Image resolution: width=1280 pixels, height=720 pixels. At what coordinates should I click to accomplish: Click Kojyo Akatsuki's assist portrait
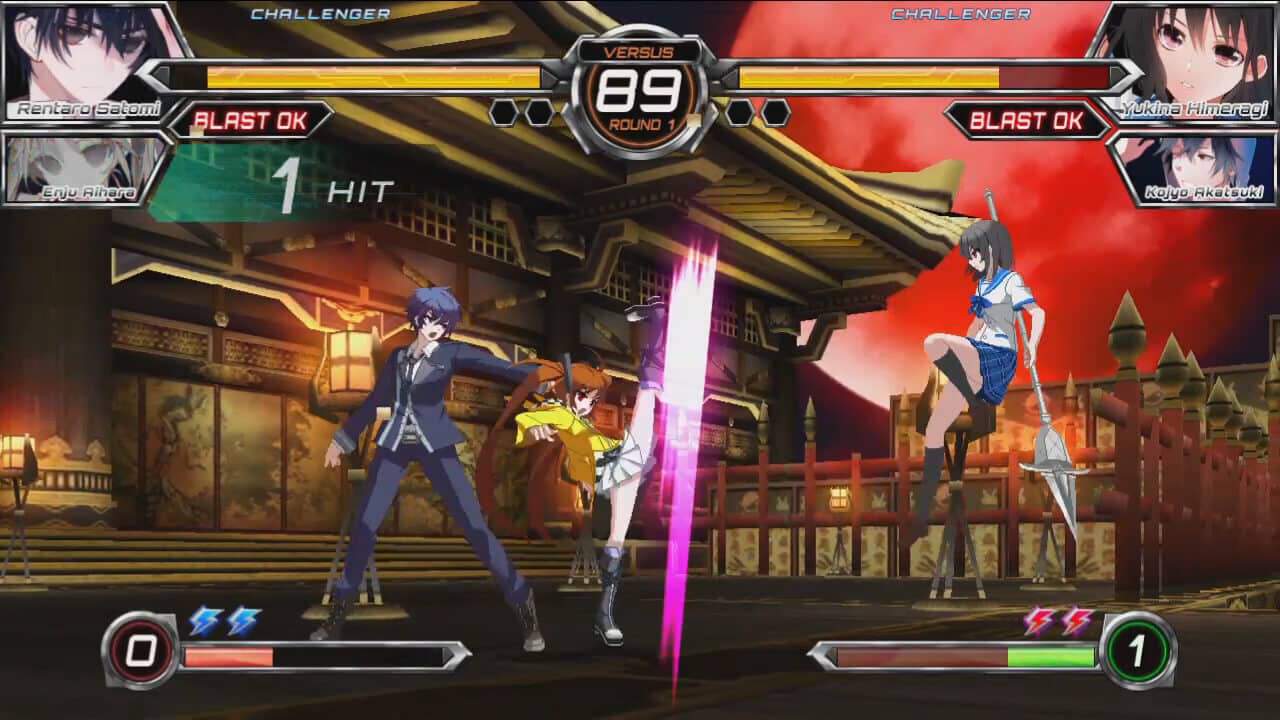tap(1205, 170)
